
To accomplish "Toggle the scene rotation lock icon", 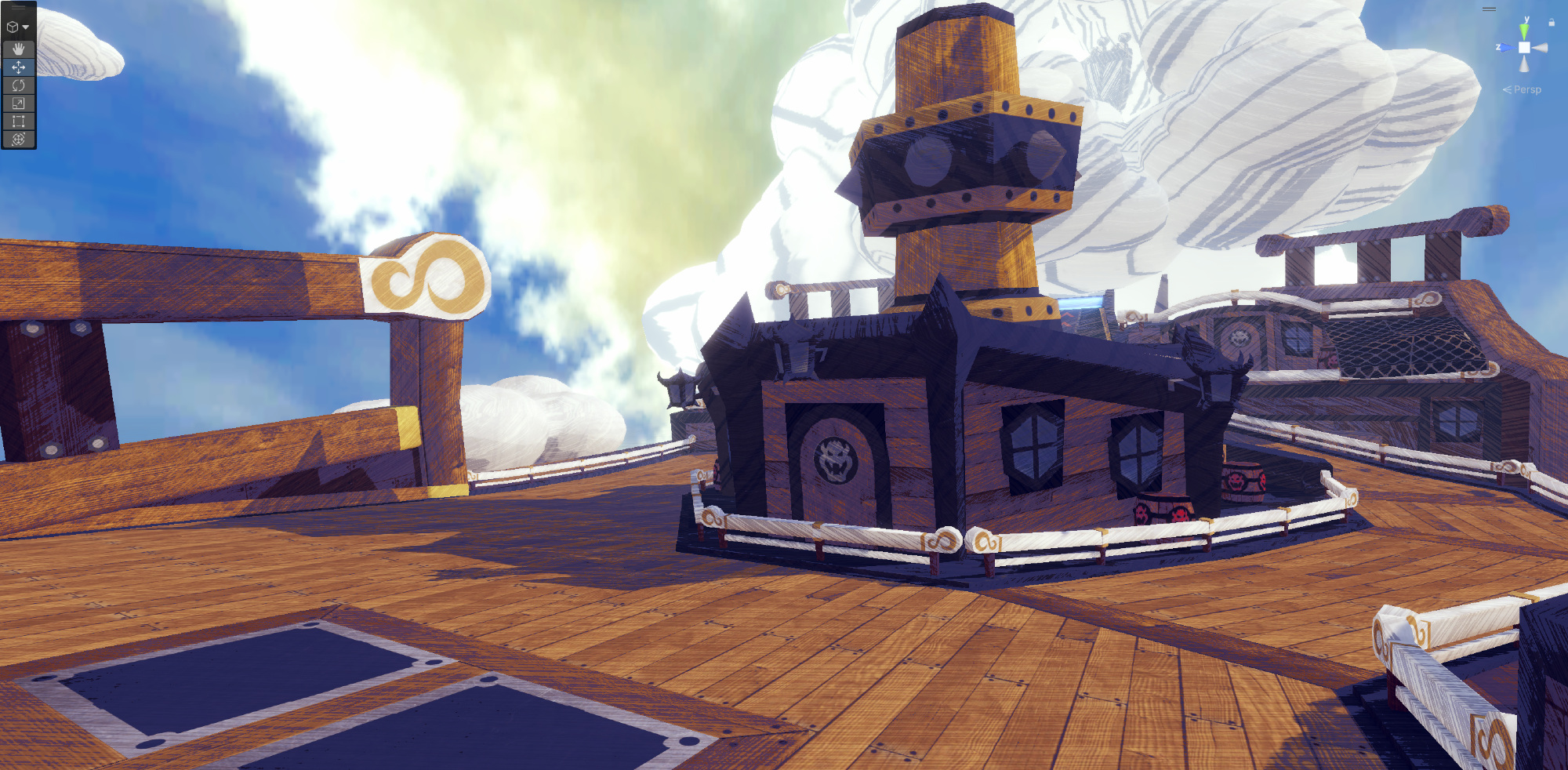I will (1552, 23).
